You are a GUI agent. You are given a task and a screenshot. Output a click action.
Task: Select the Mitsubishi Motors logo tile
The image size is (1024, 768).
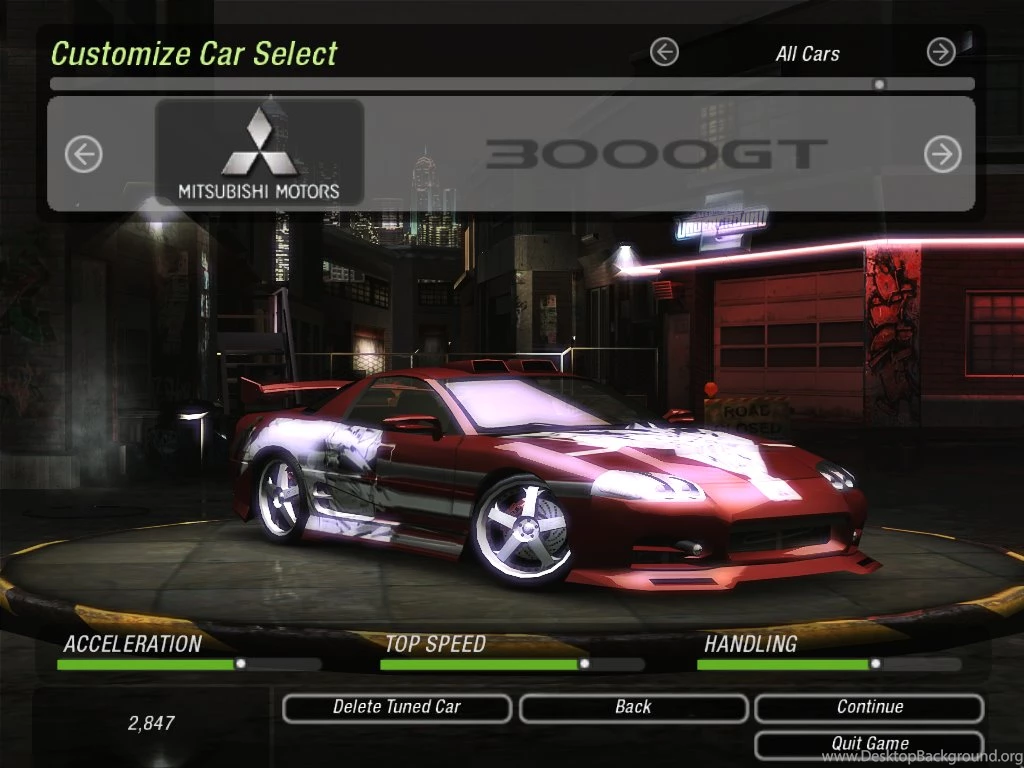[259, 152]
